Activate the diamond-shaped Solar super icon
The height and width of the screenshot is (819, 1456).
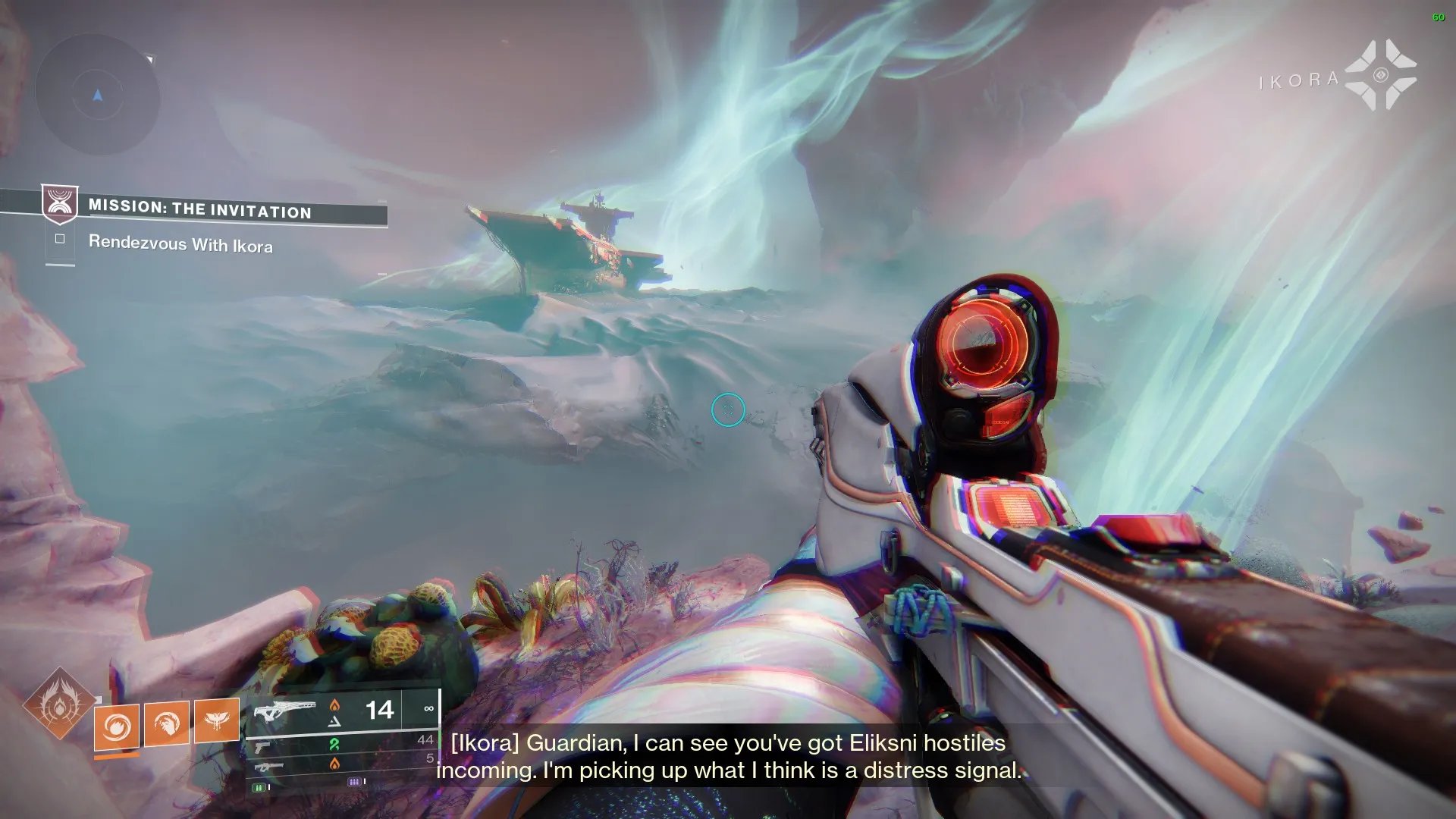pyautogui.click(x=59, y=704)
